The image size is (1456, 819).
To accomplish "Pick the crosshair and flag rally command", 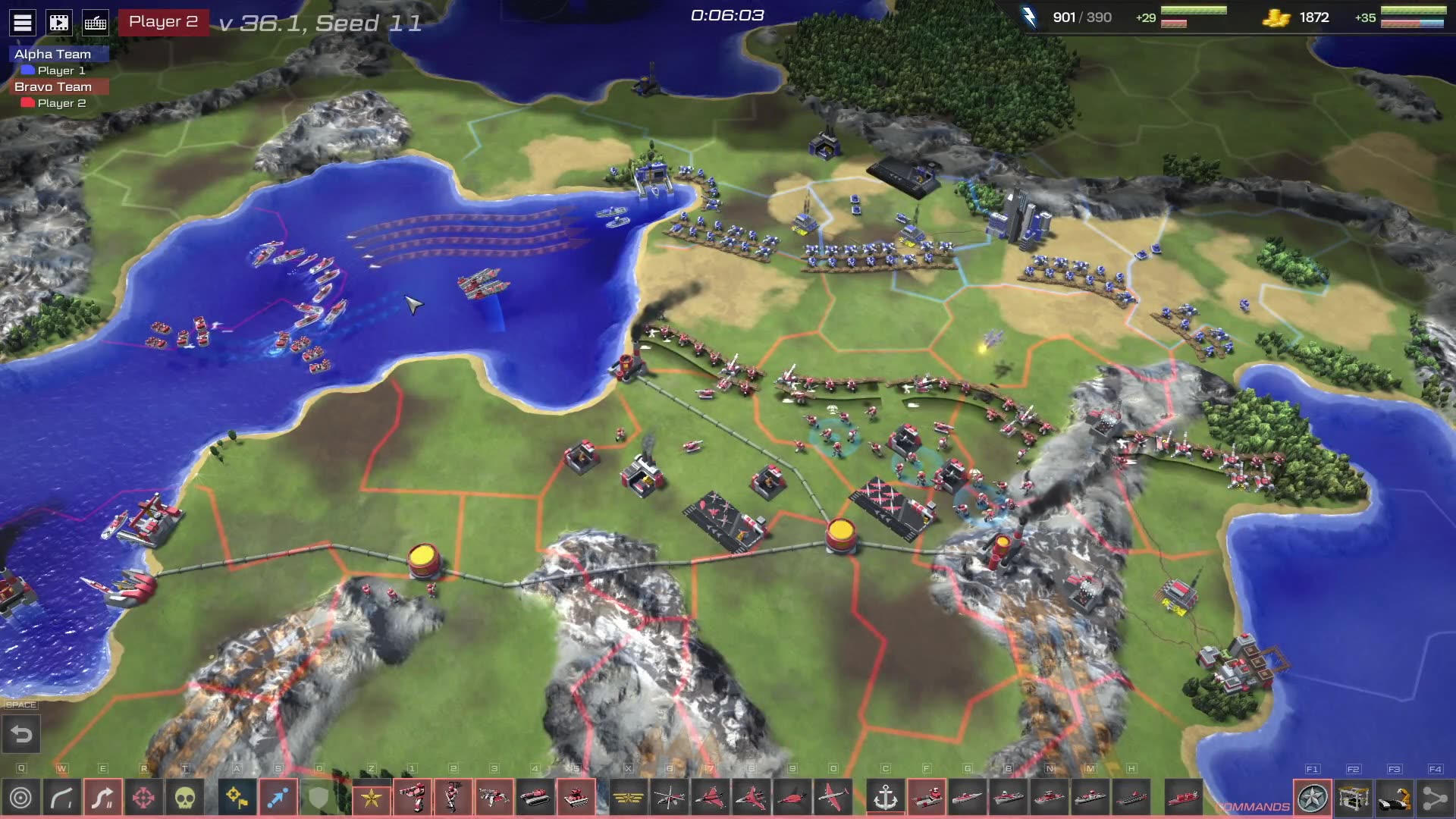I will pyautogui.click(x=237, y=798).
